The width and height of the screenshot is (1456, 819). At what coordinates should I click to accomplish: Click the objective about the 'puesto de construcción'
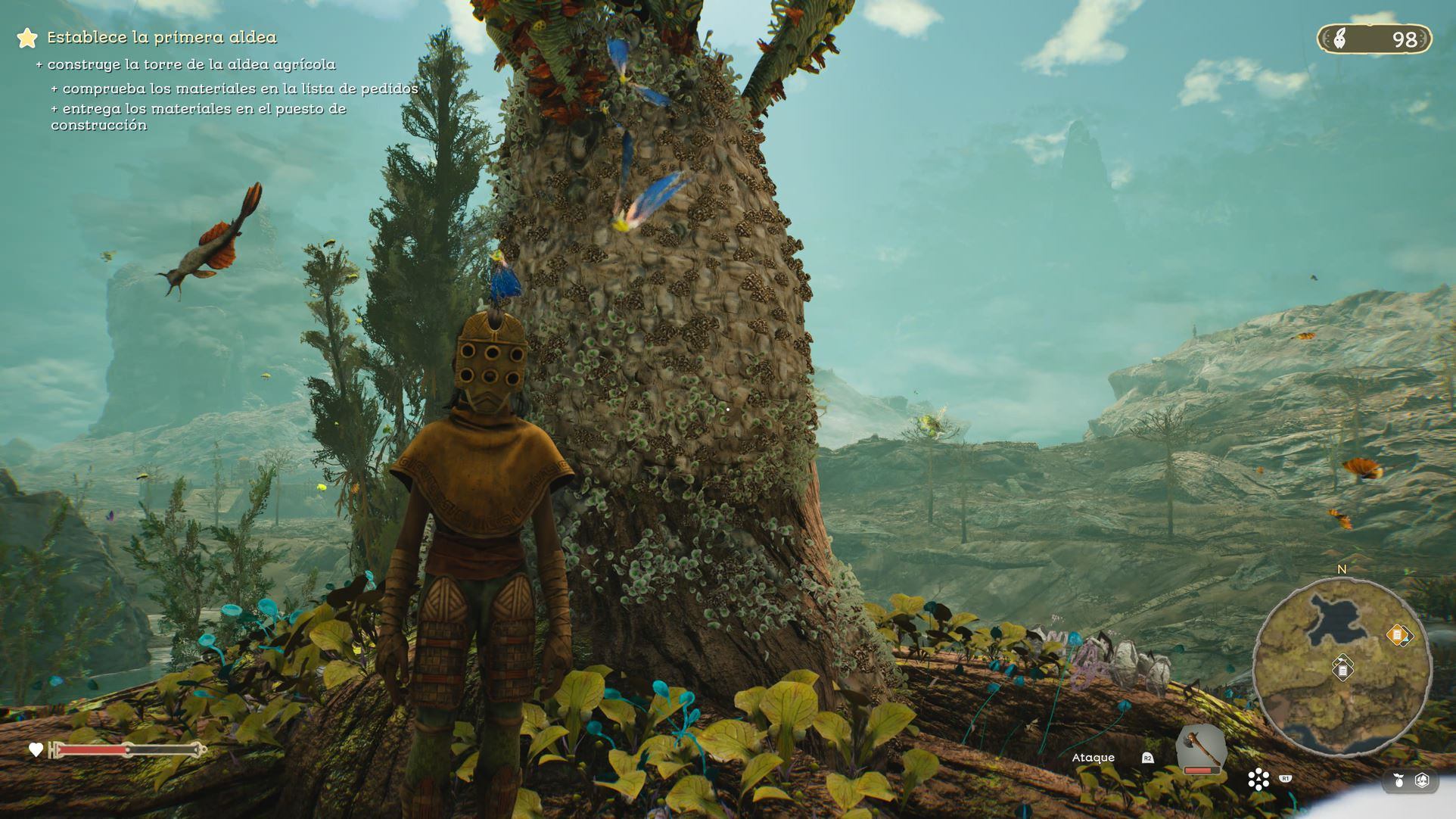(x=198, y=117)
